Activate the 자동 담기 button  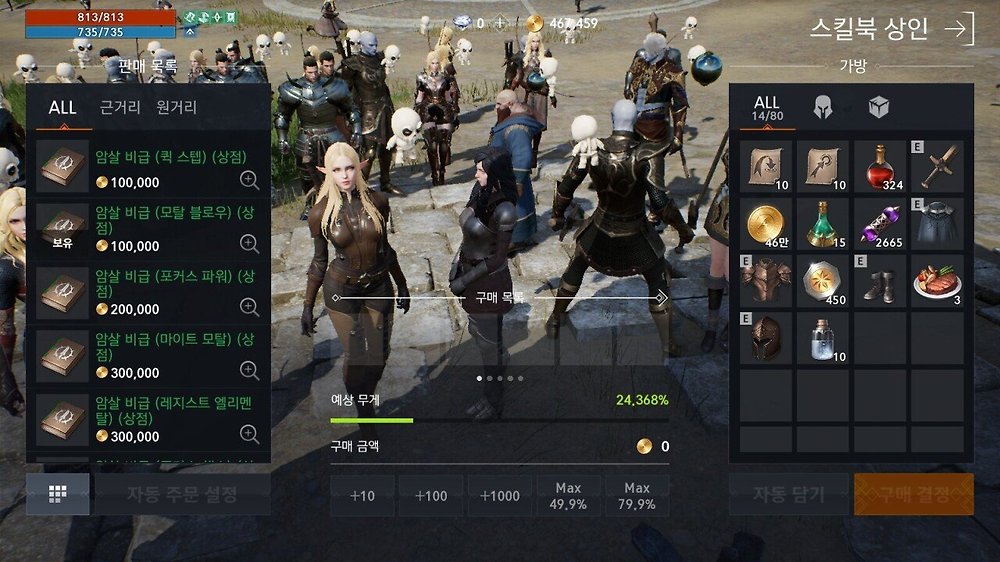click(788, 494)
